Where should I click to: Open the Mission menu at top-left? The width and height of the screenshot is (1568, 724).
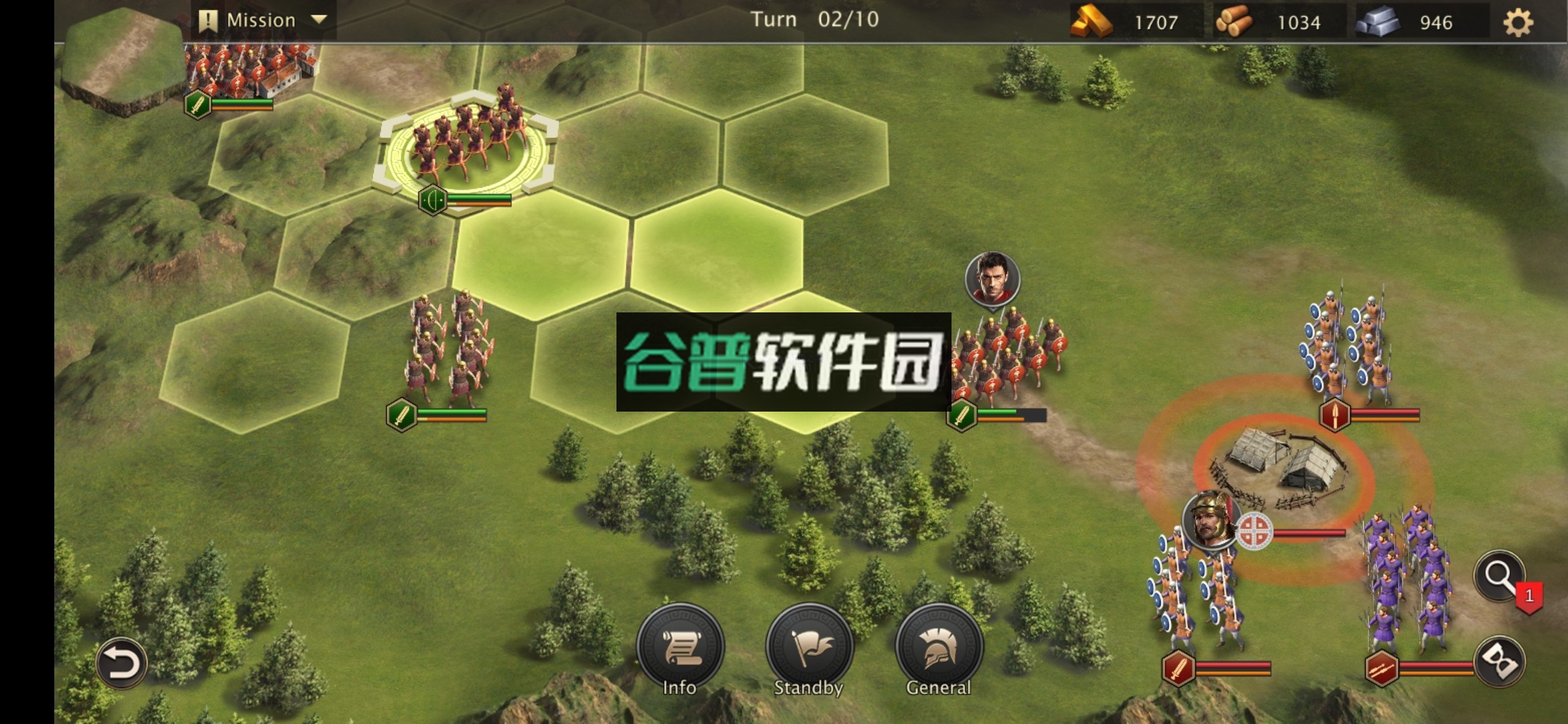coord(258,19)
